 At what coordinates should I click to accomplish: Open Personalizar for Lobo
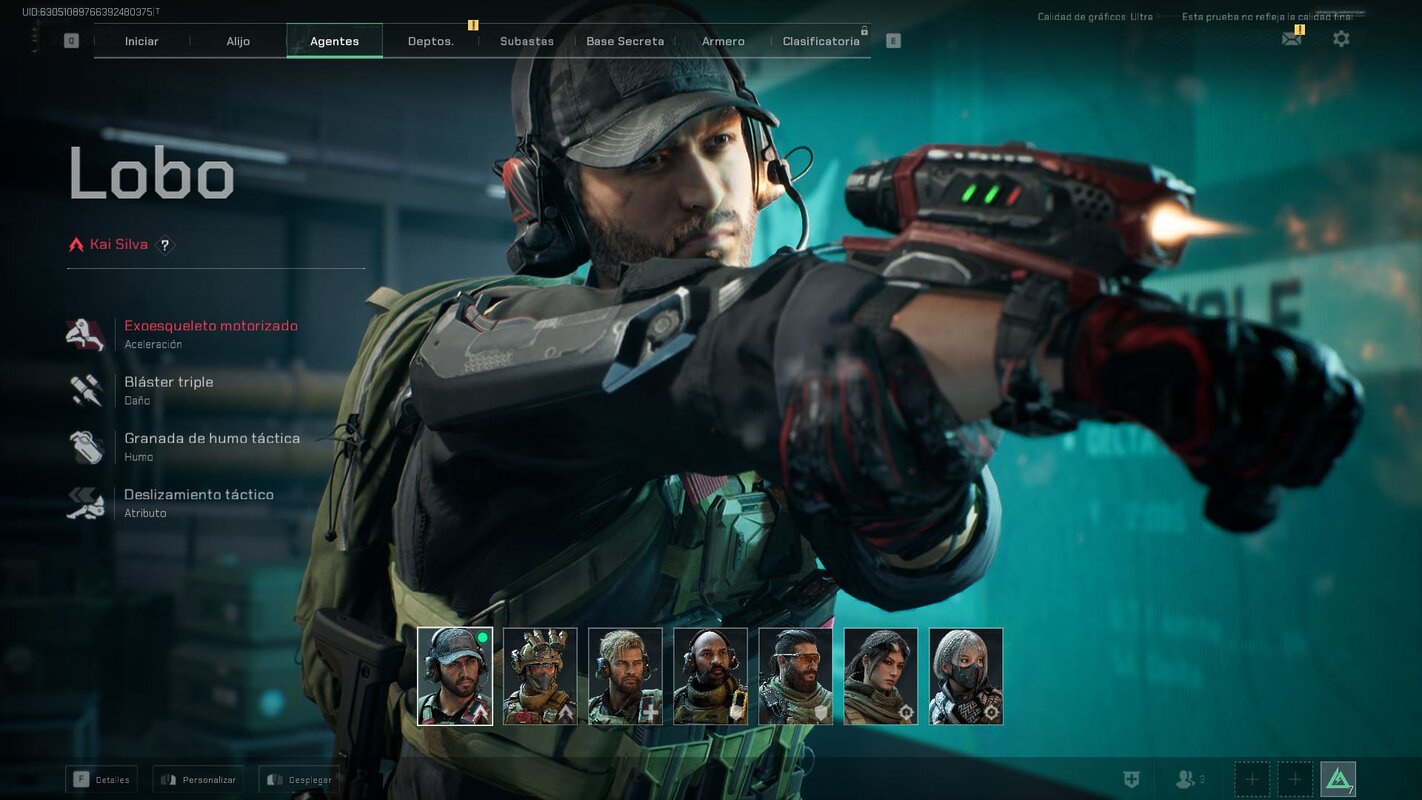[197, 779]
